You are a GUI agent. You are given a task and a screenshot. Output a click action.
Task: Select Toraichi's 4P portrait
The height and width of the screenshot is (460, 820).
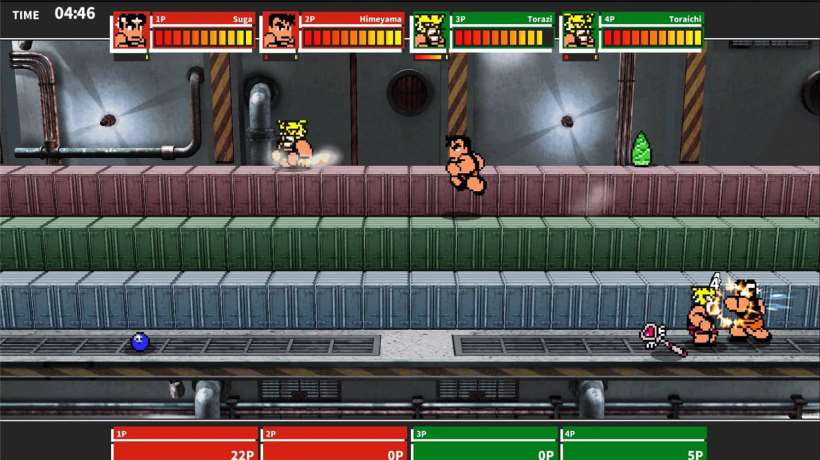point(578,31)
